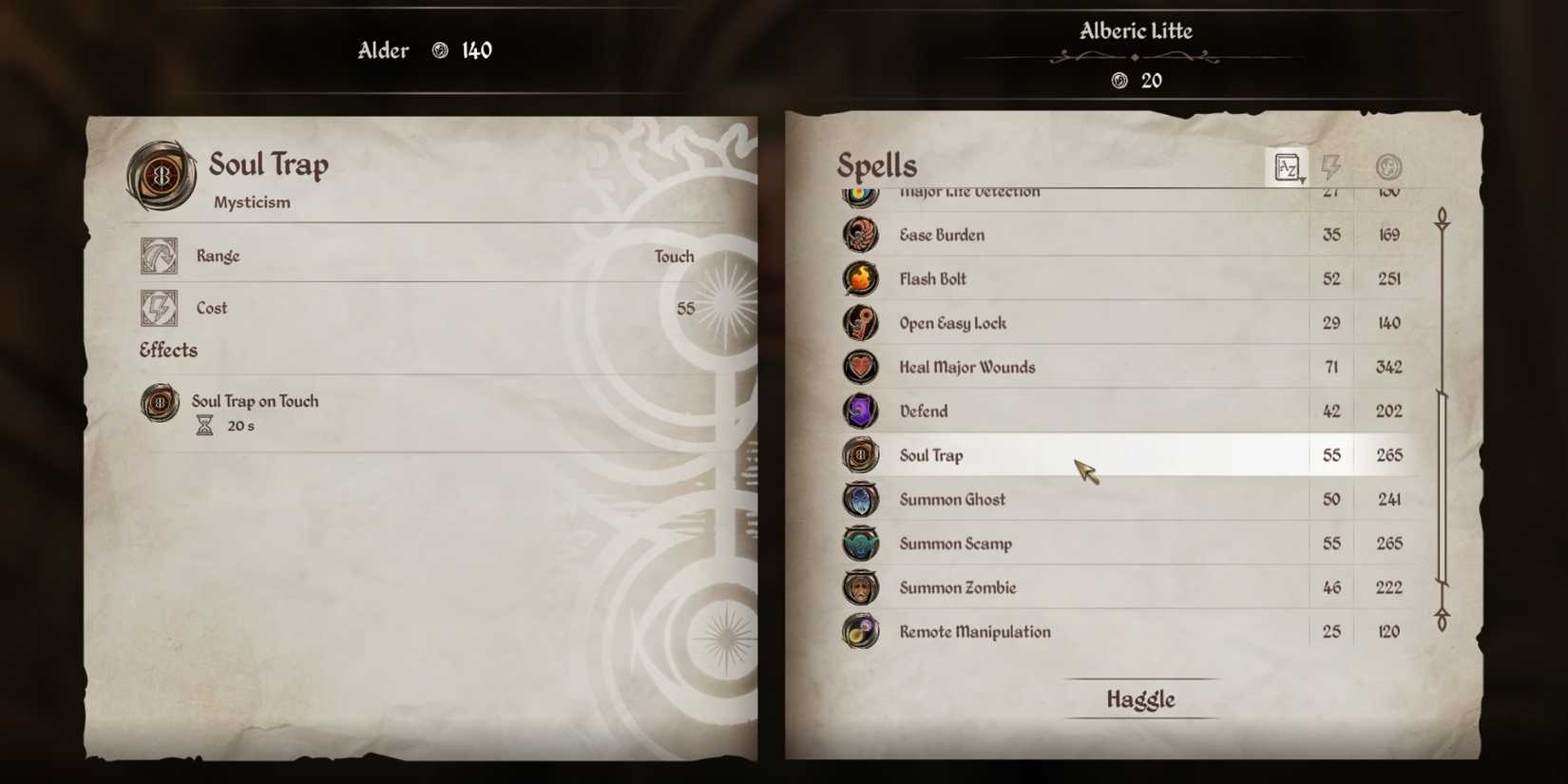Click the Ease Burden spell icon
Viewport: 1568px width, 784px height.
(x=861, y=235)
